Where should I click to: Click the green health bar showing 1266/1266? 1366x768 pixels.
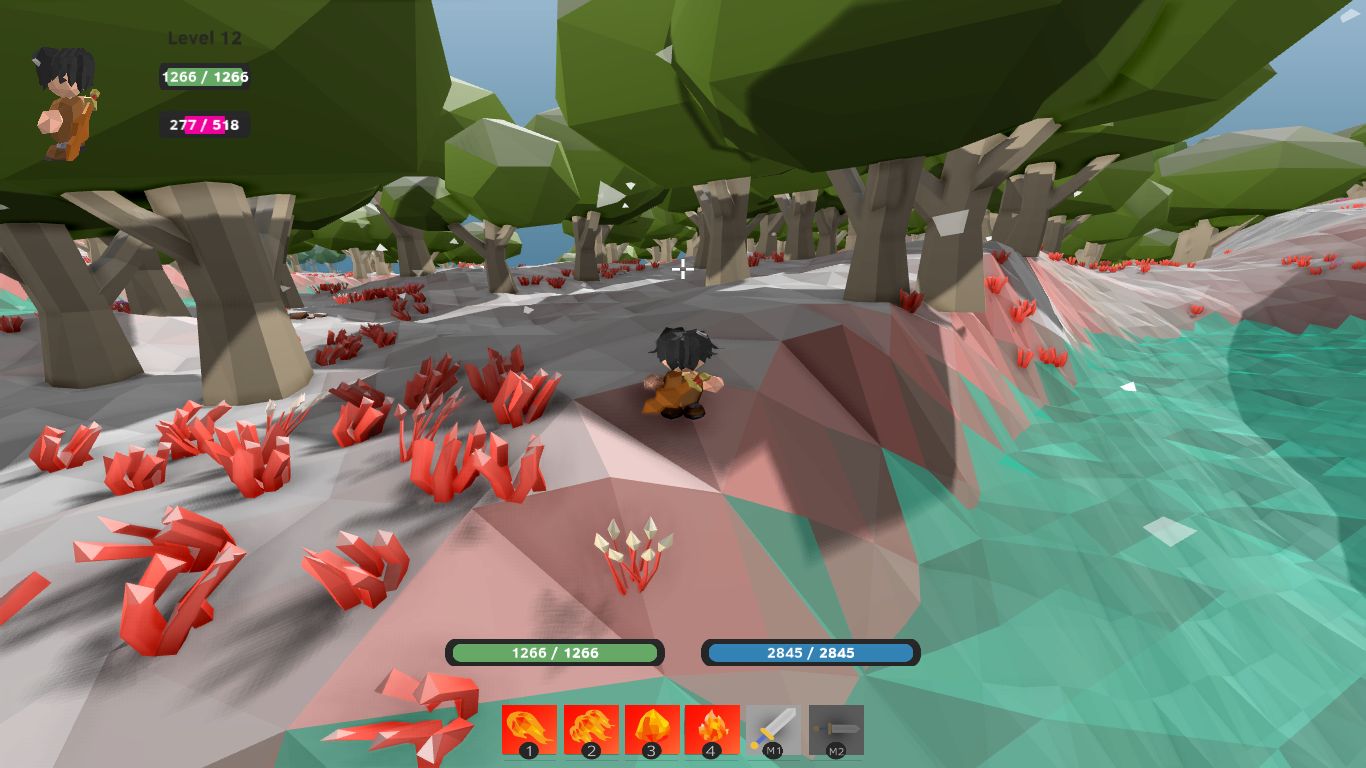[x=556, y=653]
